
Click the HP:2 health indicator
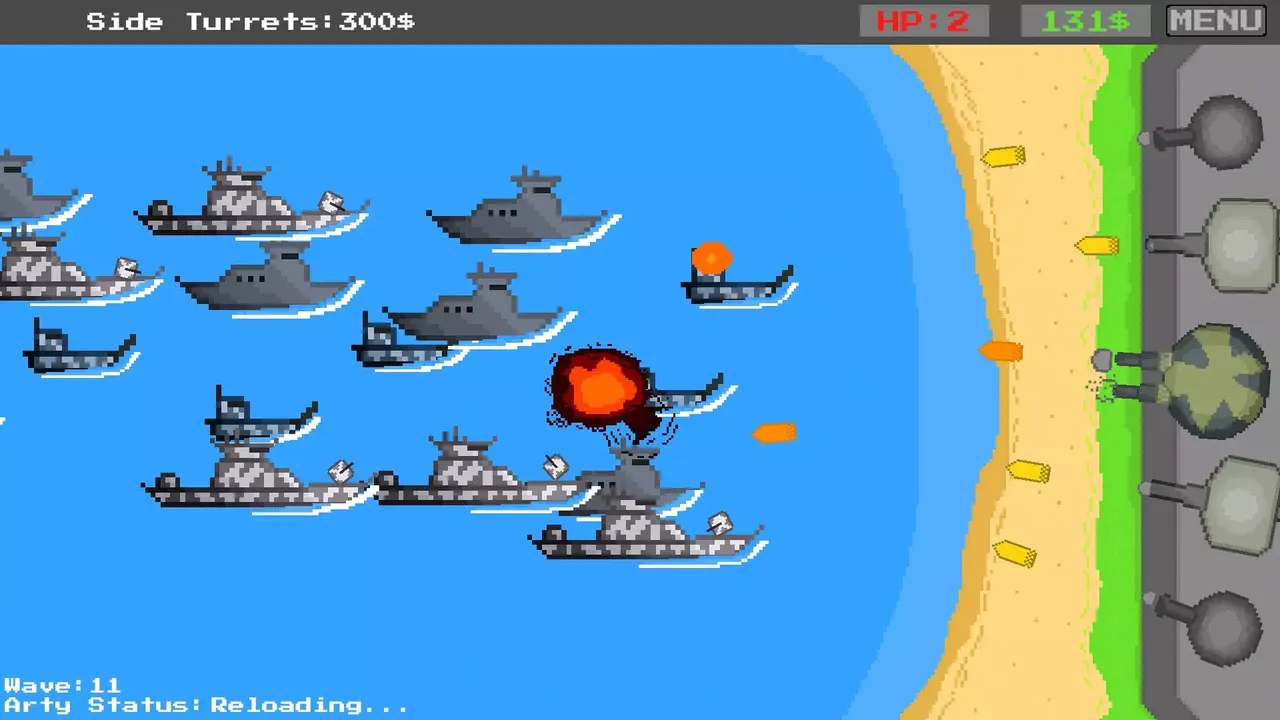click(x=921, y=20)
